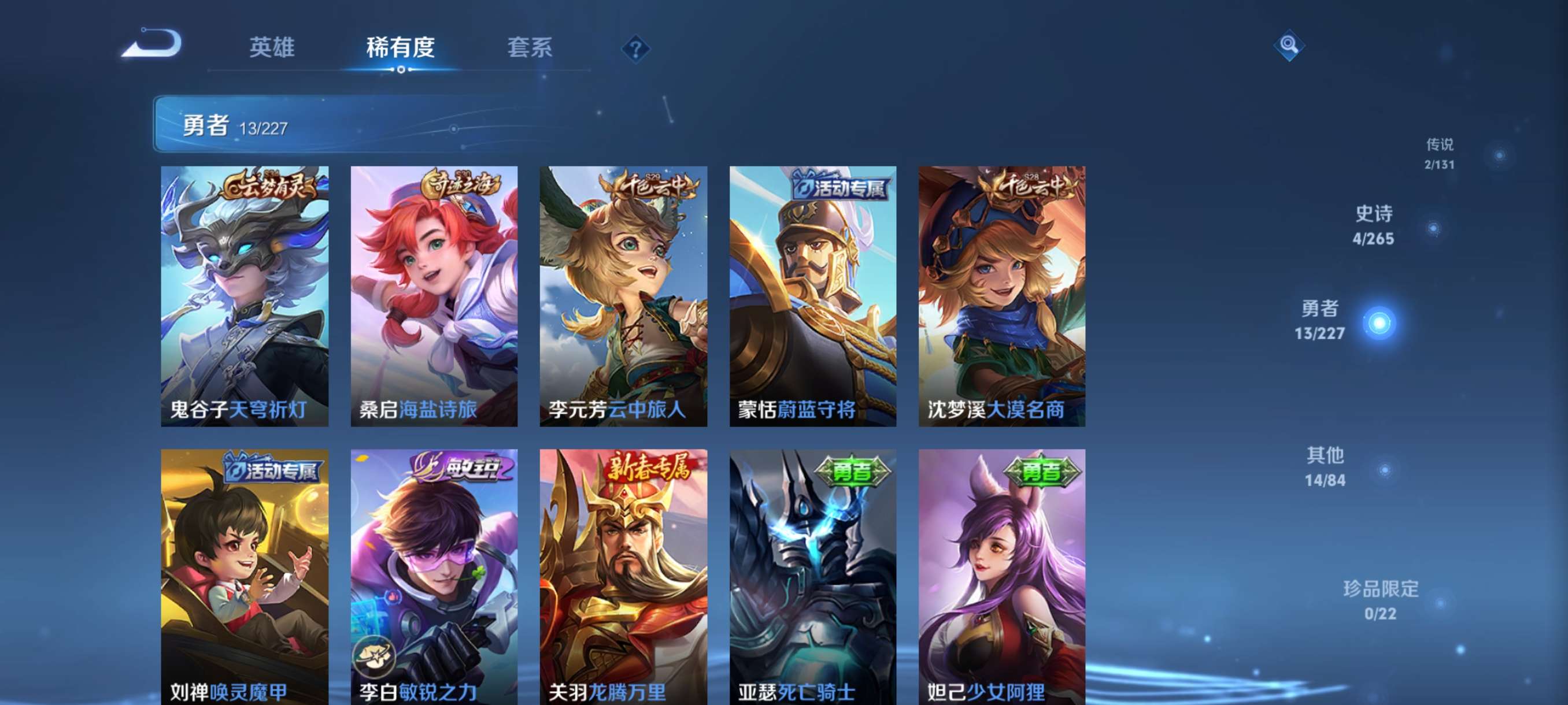Choose the 刘禅 唤灵魔甲 skin card
The image size is (1568, 705).
[244, 577]
